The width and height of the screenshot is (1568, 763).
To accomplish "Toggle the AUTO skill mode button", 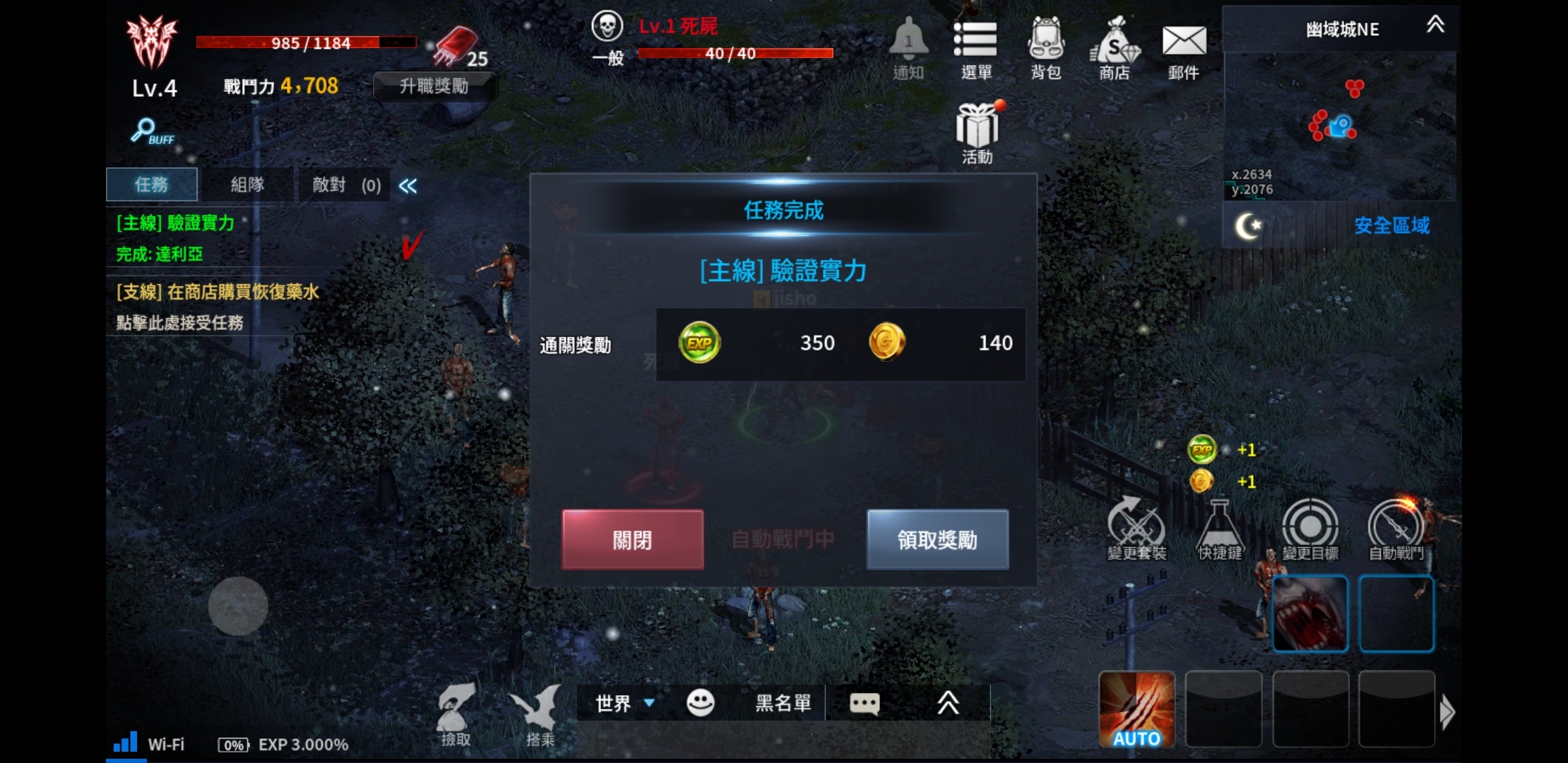I will (1137, 710).
